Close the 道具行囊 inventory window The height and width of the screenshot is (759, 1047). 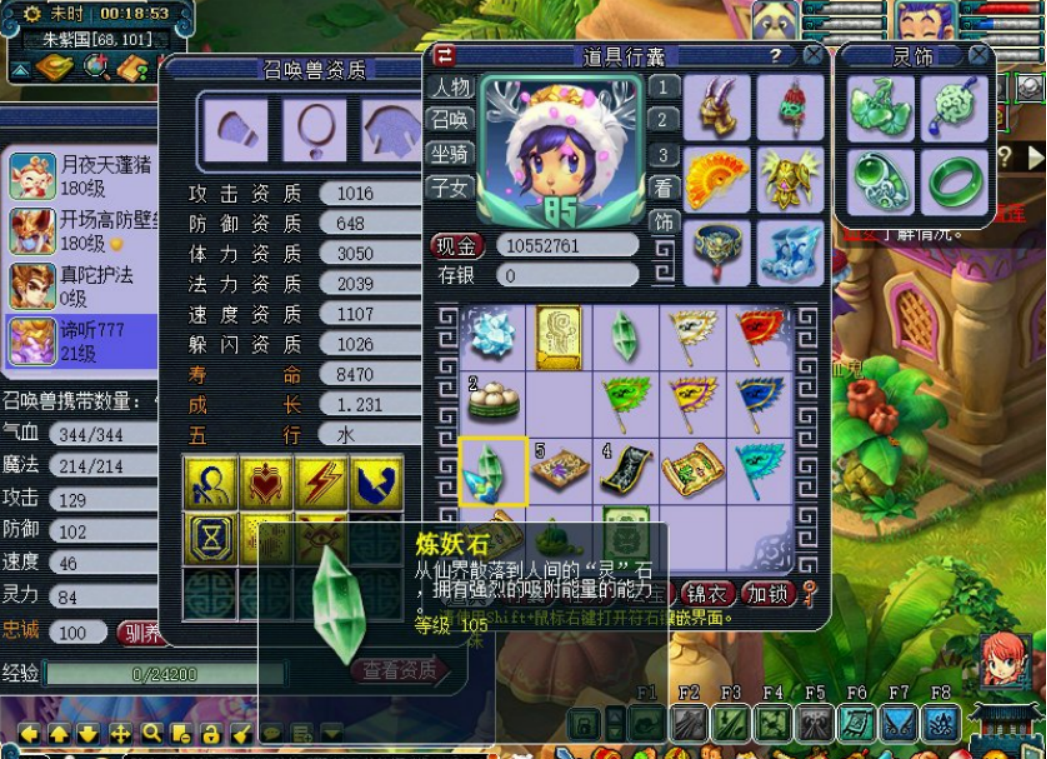[x=813, y=56]
